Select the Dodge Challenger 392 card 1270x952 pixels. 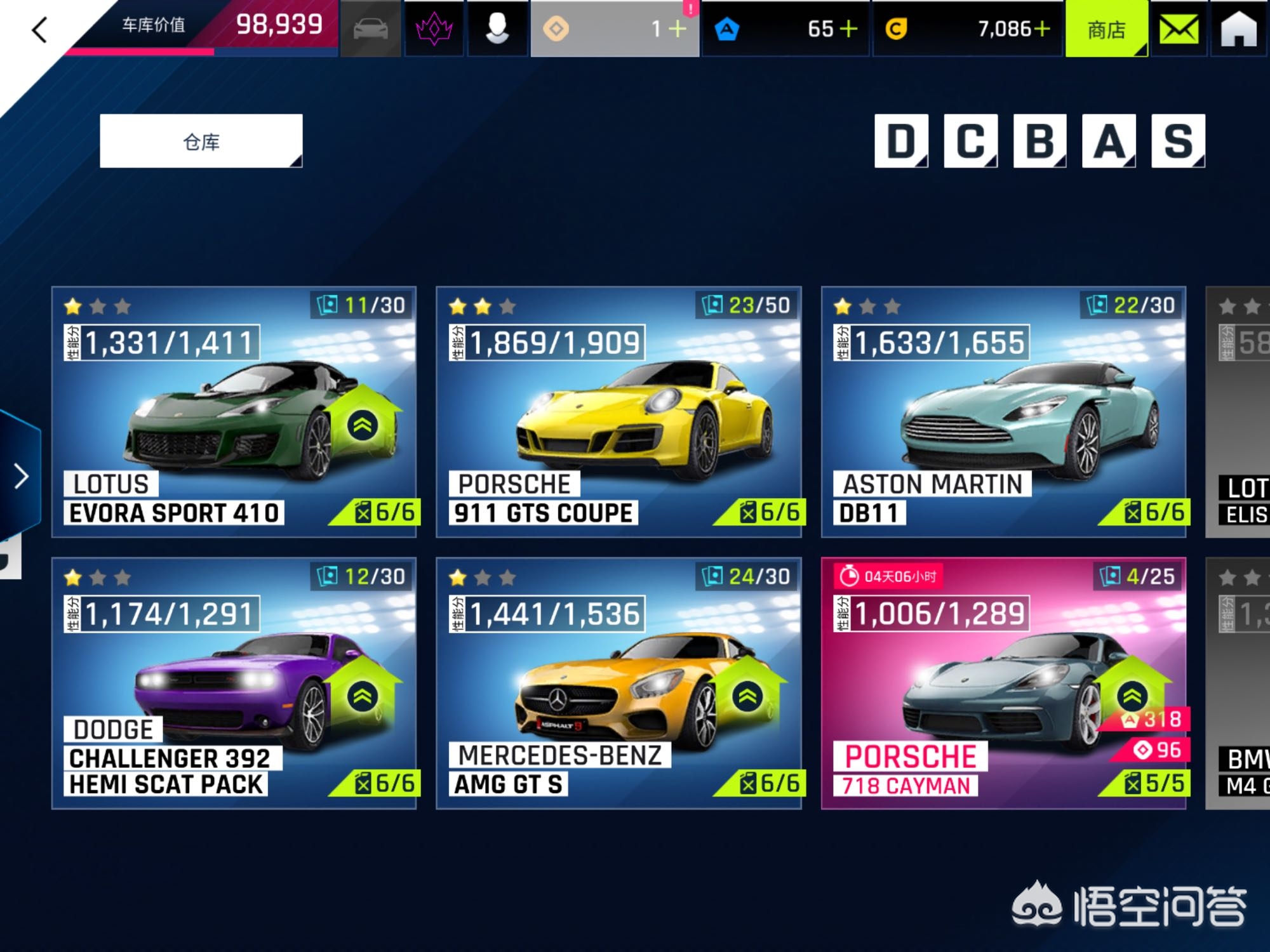pyautogui.click(x=234, y=683)
